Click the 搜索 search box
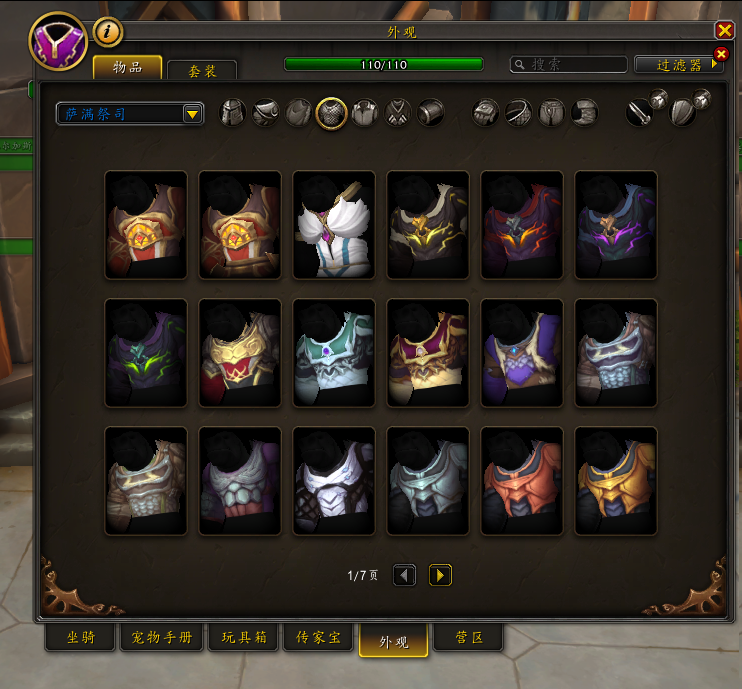The image size is (742, 689). point(566,64)
